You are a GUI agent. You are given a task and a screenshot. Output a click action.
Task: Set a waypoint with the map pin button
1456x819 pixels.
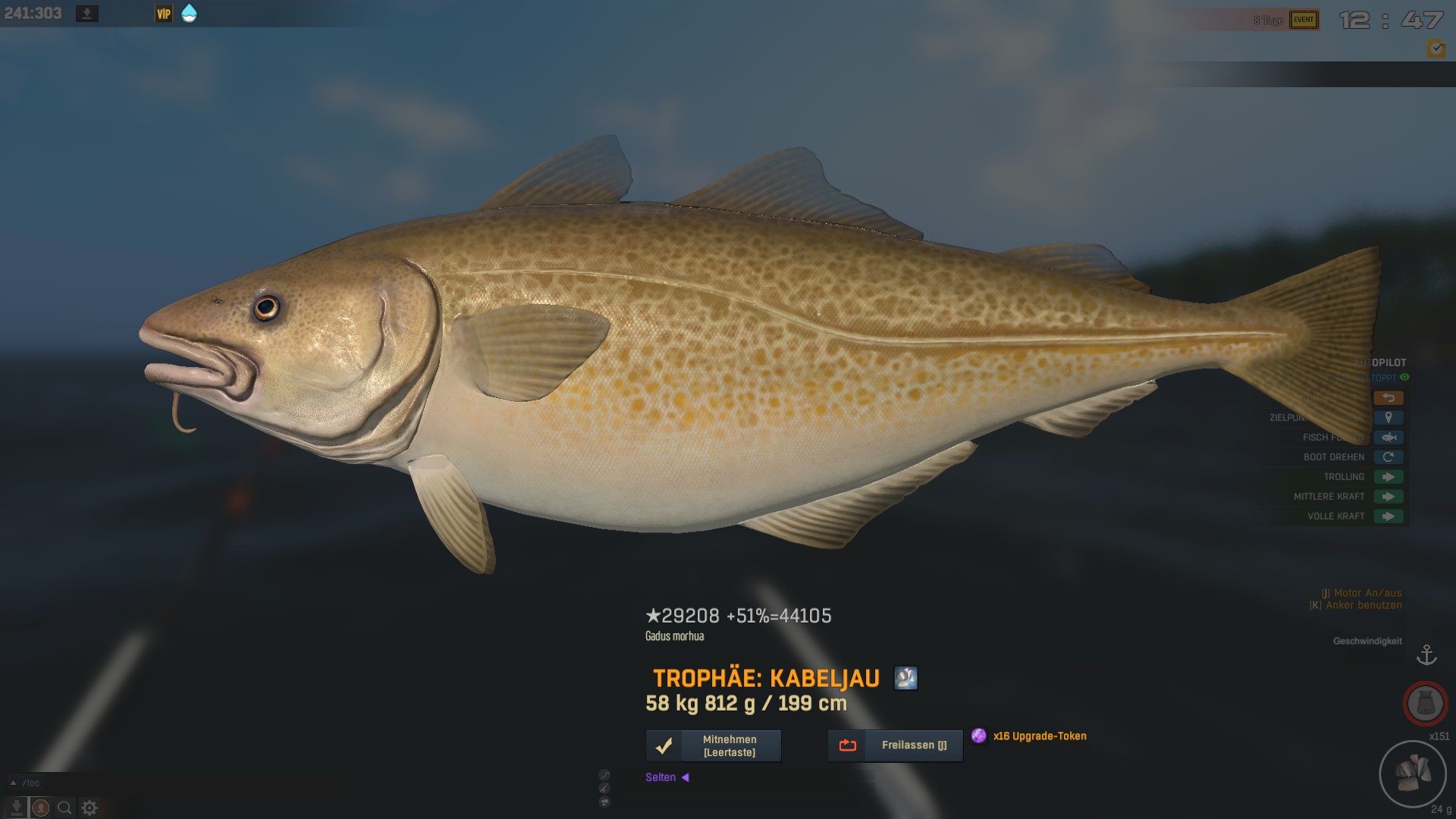pyautogui.click(x=1388, y=418)
